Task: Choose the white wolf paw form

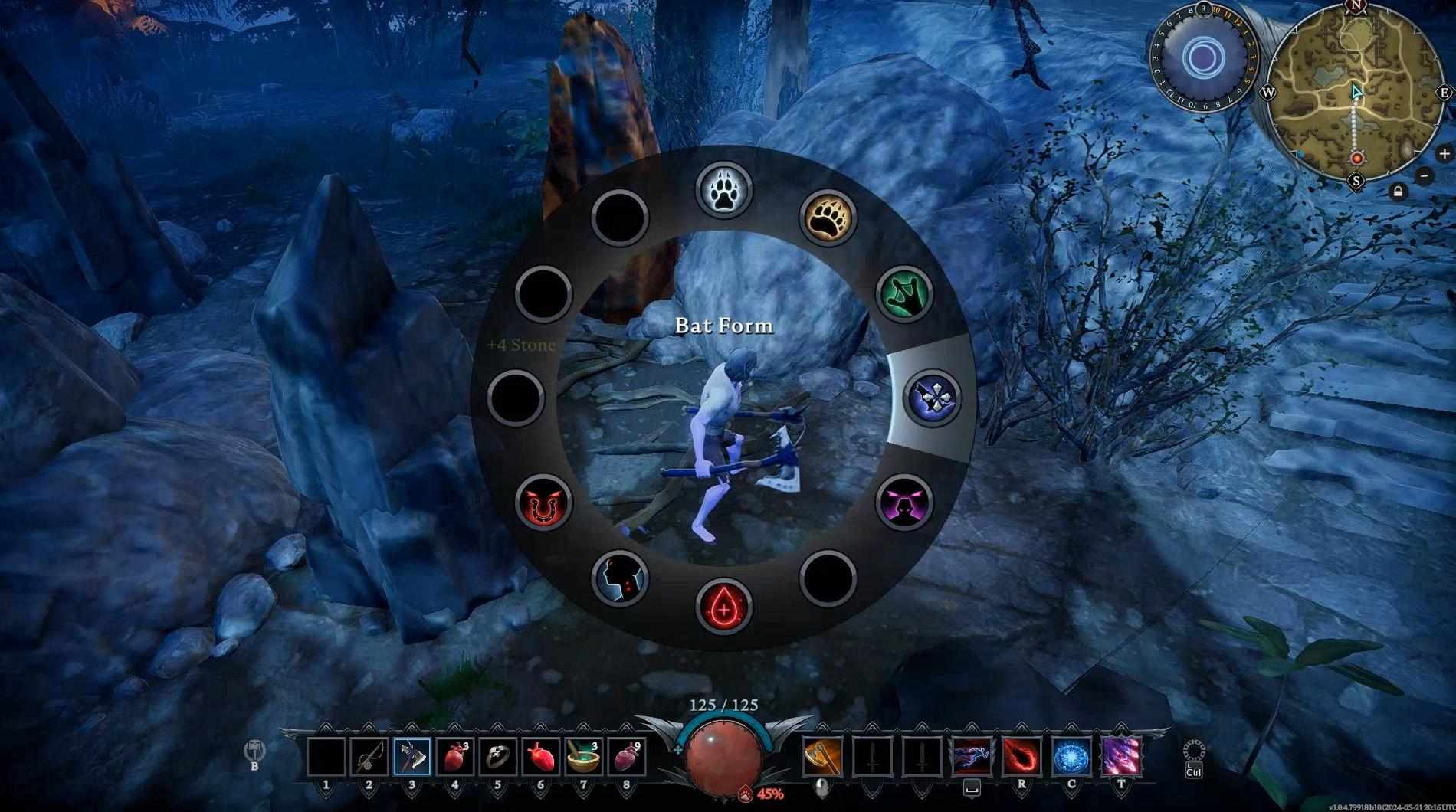Action: tap(723, 190)
